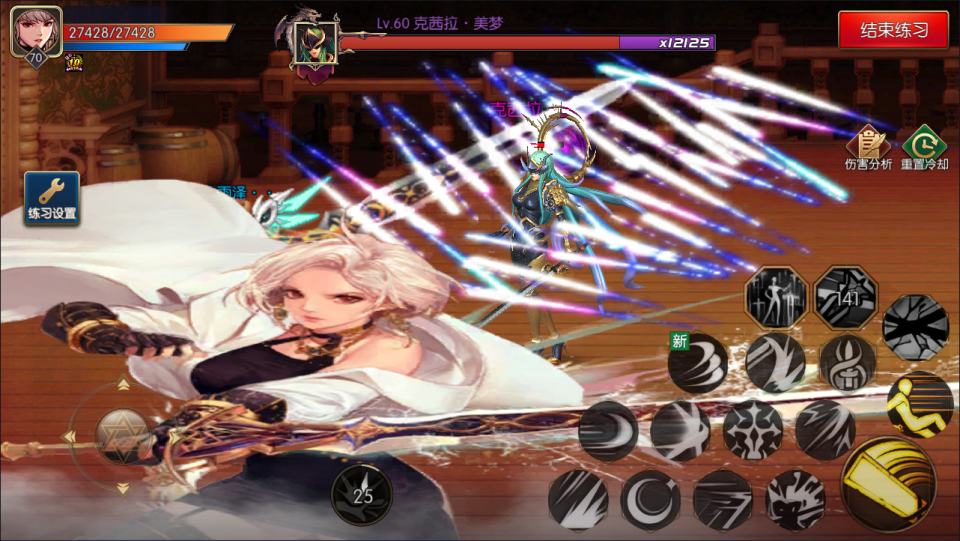The width and height of the screenshot is (960, 541).
Task: Activate the horned beast face skill
Action: pos(796,499)
